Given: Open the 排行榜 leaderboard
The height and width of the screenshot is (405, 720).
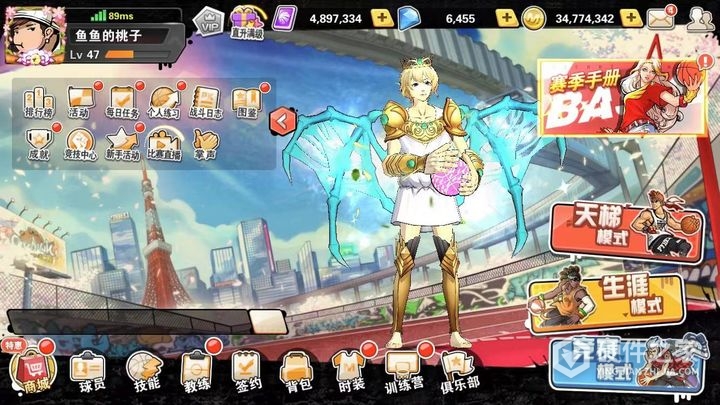Looking at the screenshot, I should tap(36, 103).
